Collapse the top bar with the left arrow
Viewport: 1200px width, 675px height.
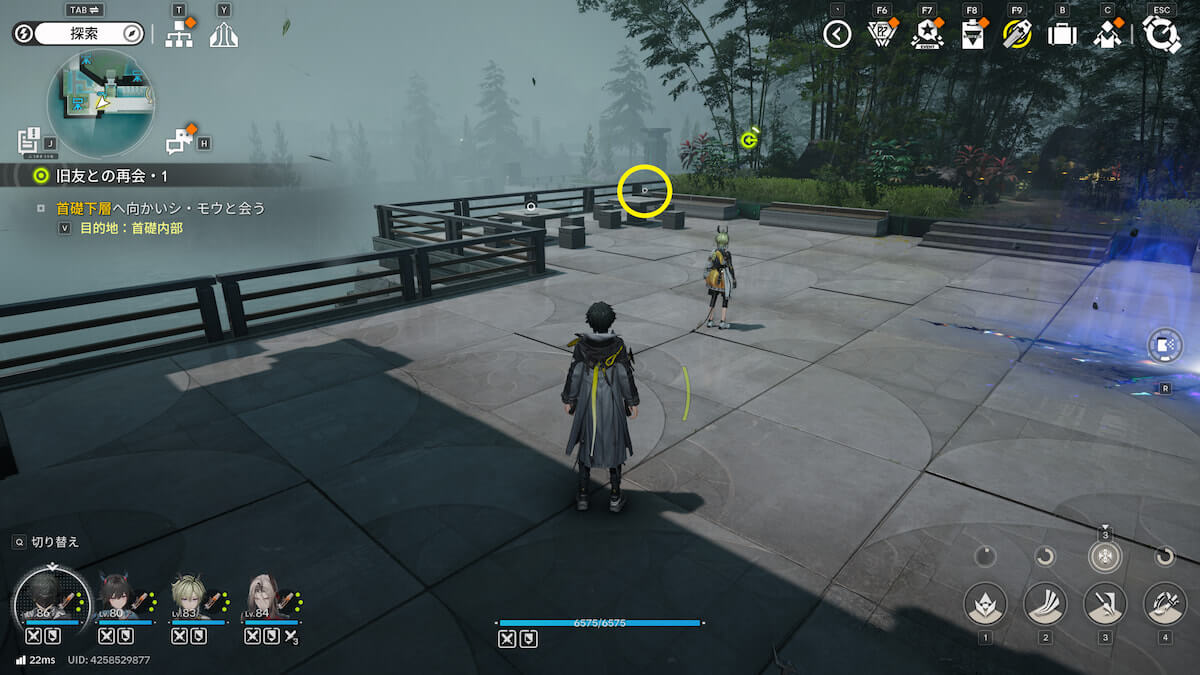(x=837, y=34)
